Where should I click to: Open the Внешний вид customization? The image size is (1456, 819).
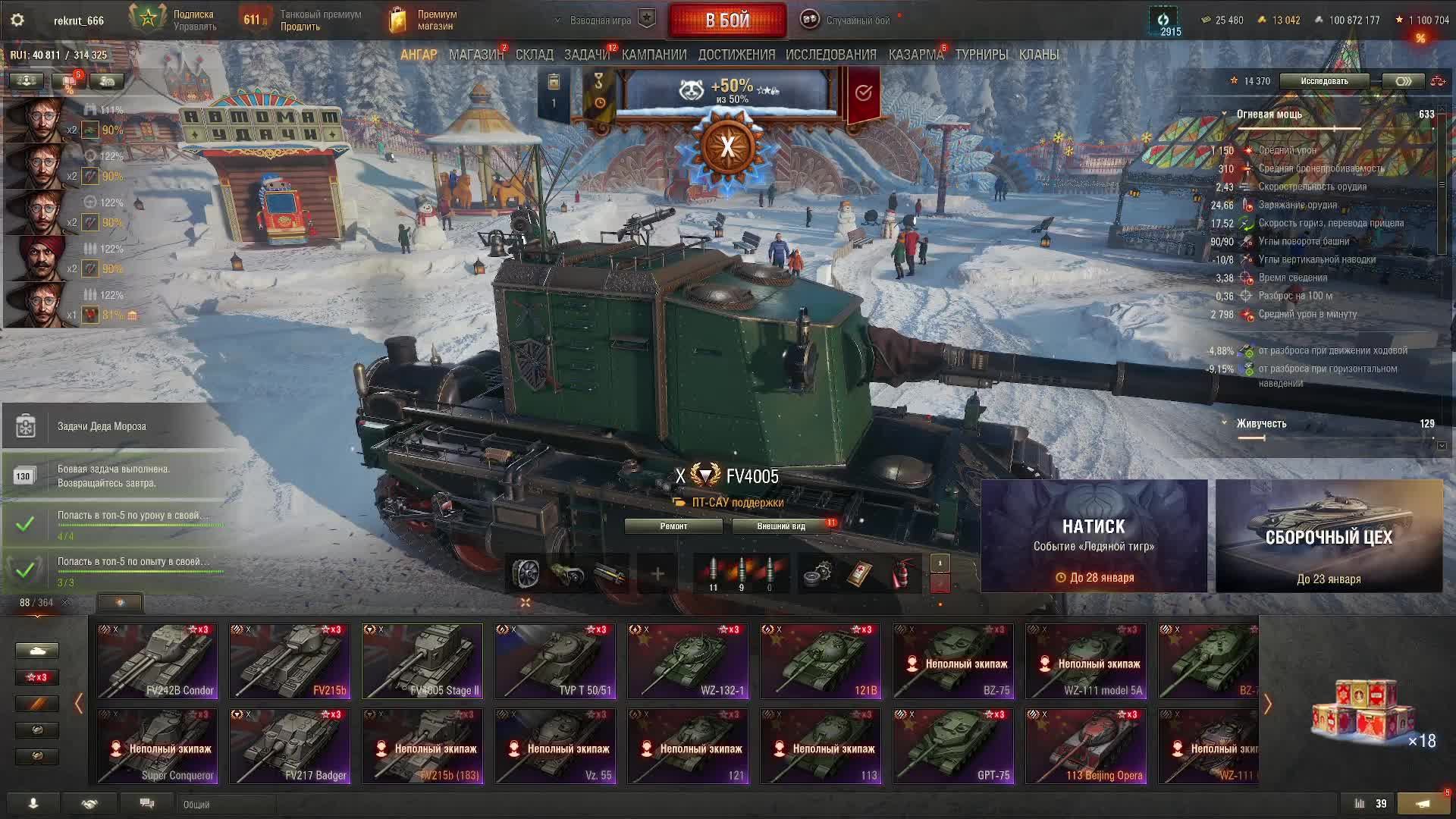(781, 526)
